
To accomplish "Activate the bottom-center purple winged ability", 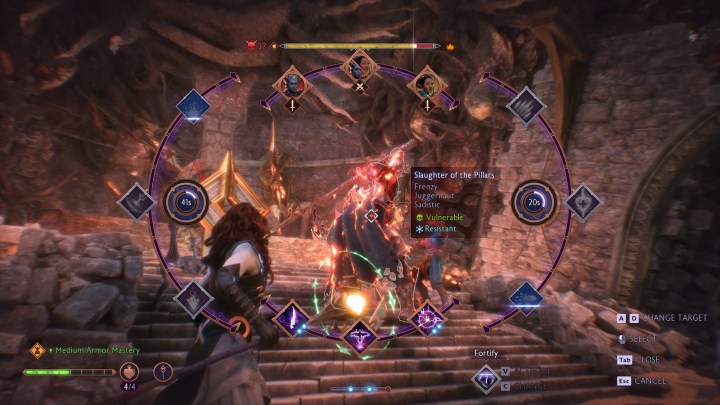I will point(359,337).
